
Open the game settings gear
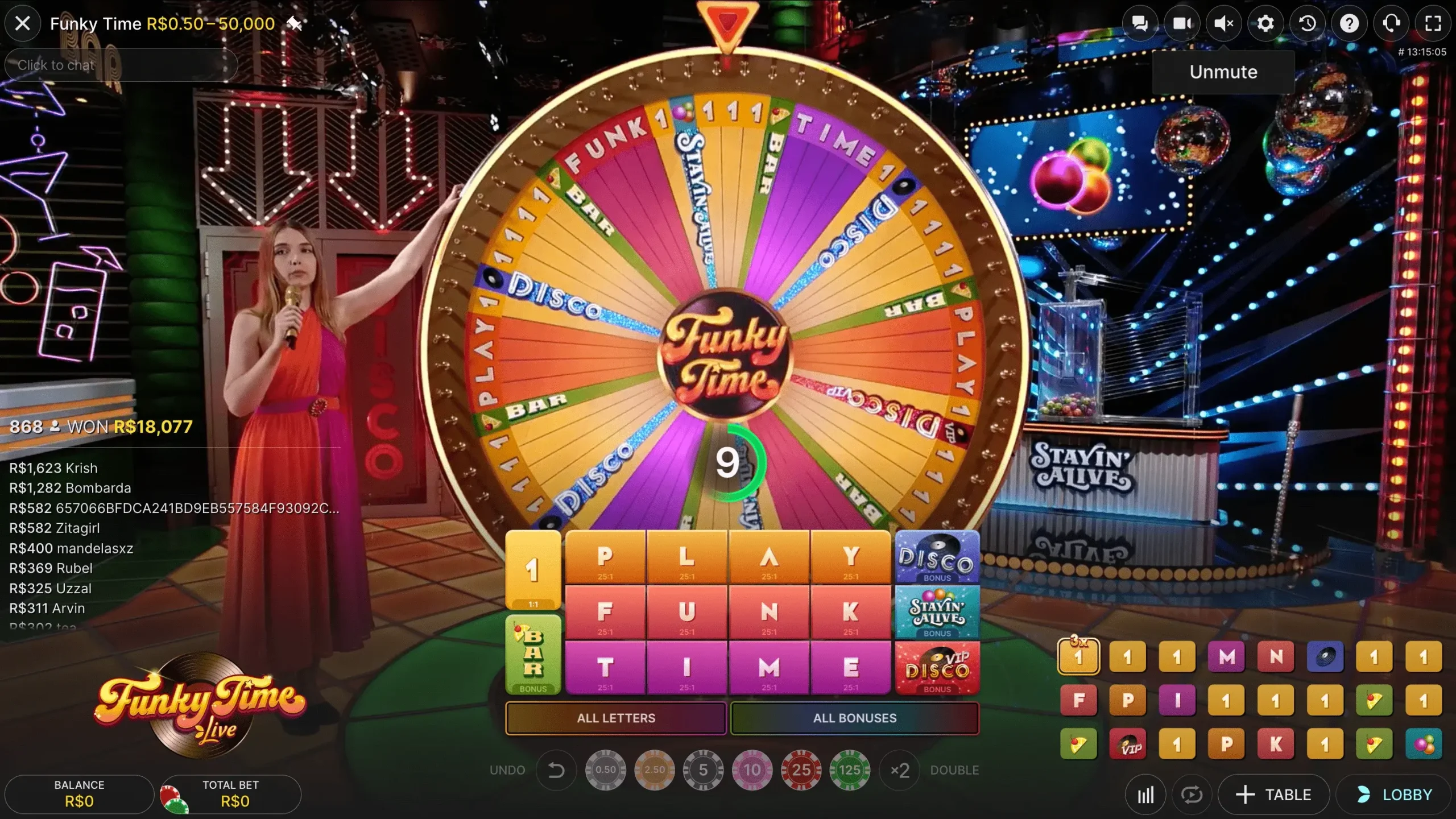pyautogui.click(x=1265, y=23)
